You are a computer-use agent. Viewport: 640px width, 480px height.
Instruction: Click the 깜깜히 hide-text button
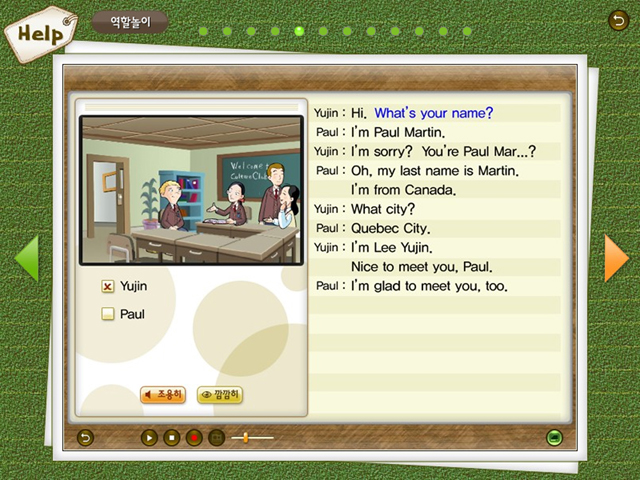pos(220,395)
